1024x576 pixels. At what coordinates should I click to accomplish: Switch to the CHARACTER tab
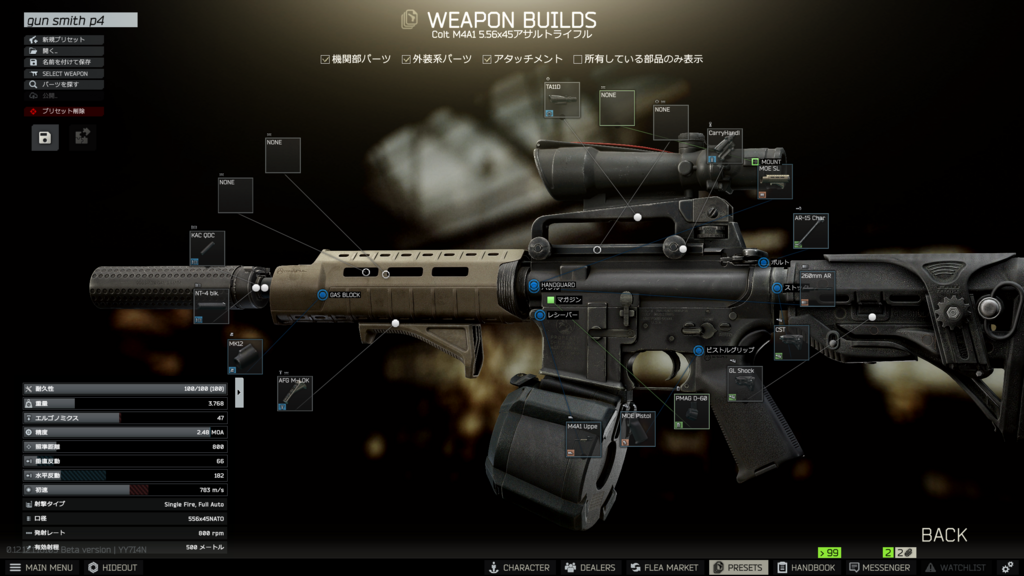(518, 568)
